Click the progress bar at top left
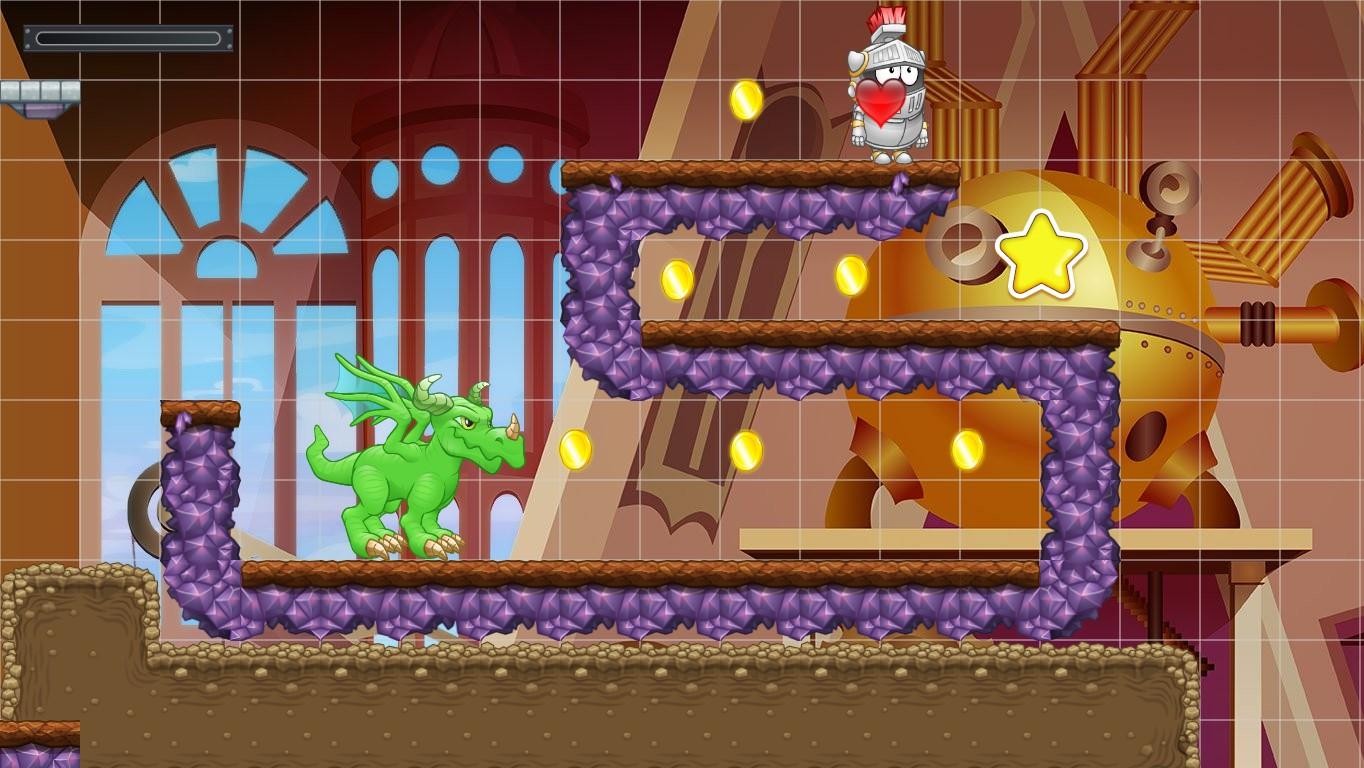 128,36
